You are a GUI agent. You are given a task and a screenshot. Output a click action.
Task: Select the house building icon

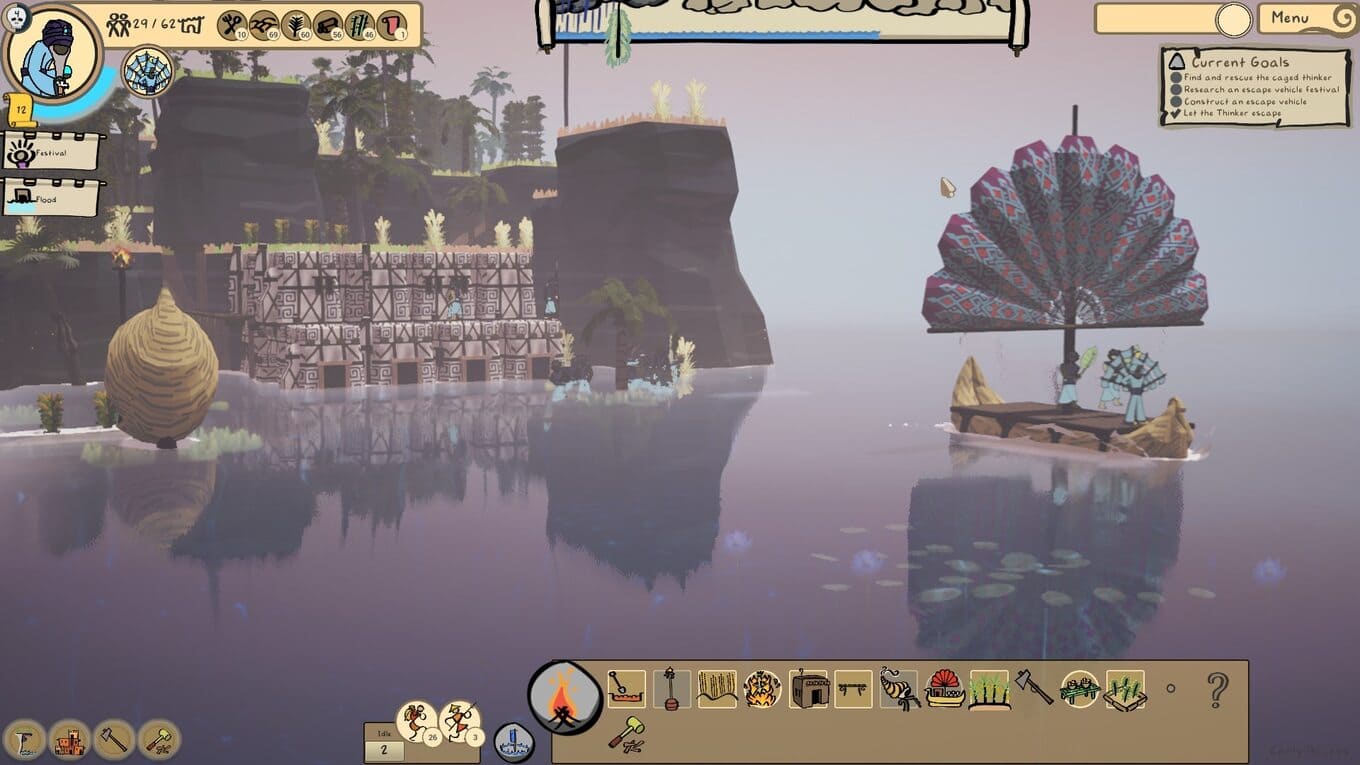[x=809, y=689]
